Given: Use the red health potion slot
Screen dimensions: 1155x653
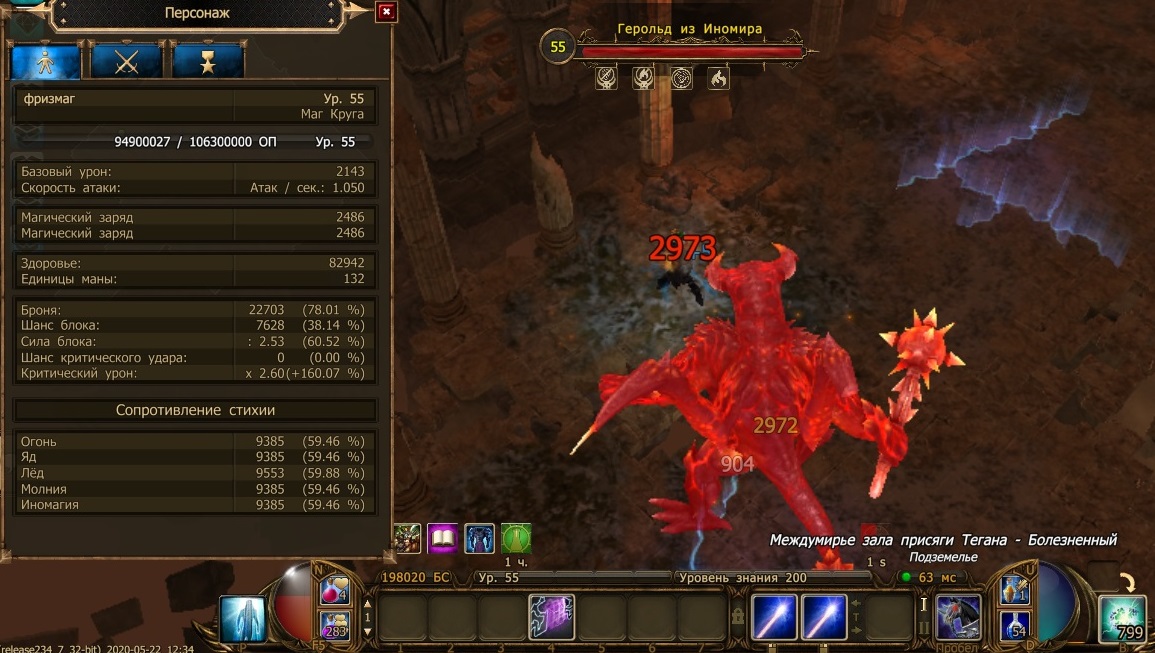Looking at the screenshot, I should 335,591.
